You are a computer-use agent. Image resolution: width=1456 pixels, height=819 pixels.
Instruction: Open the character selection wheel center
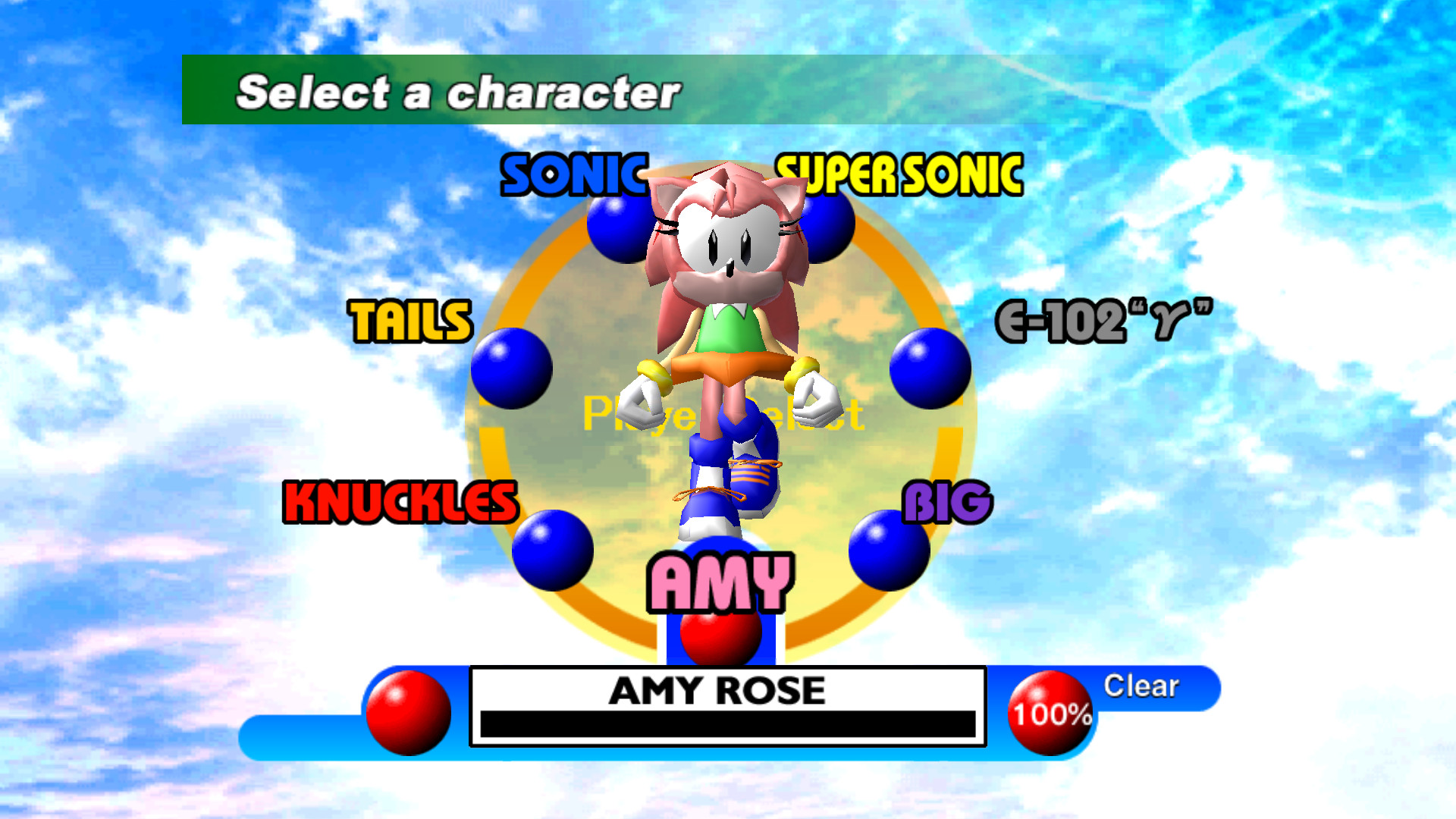point(720,413)
